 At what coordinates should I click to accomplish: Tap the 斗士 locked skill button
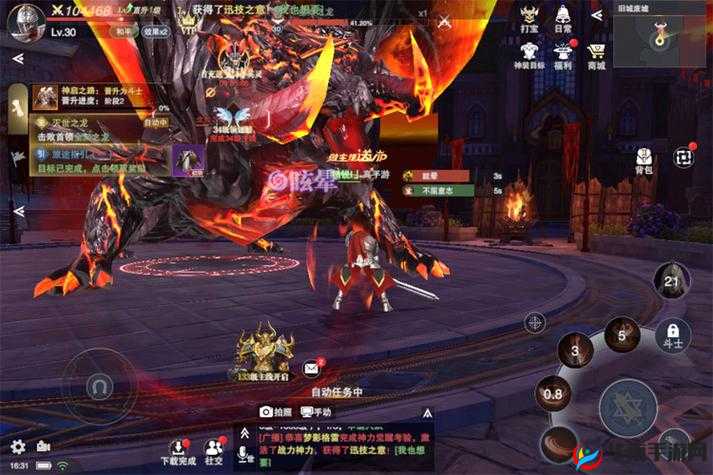coord(673,335)
